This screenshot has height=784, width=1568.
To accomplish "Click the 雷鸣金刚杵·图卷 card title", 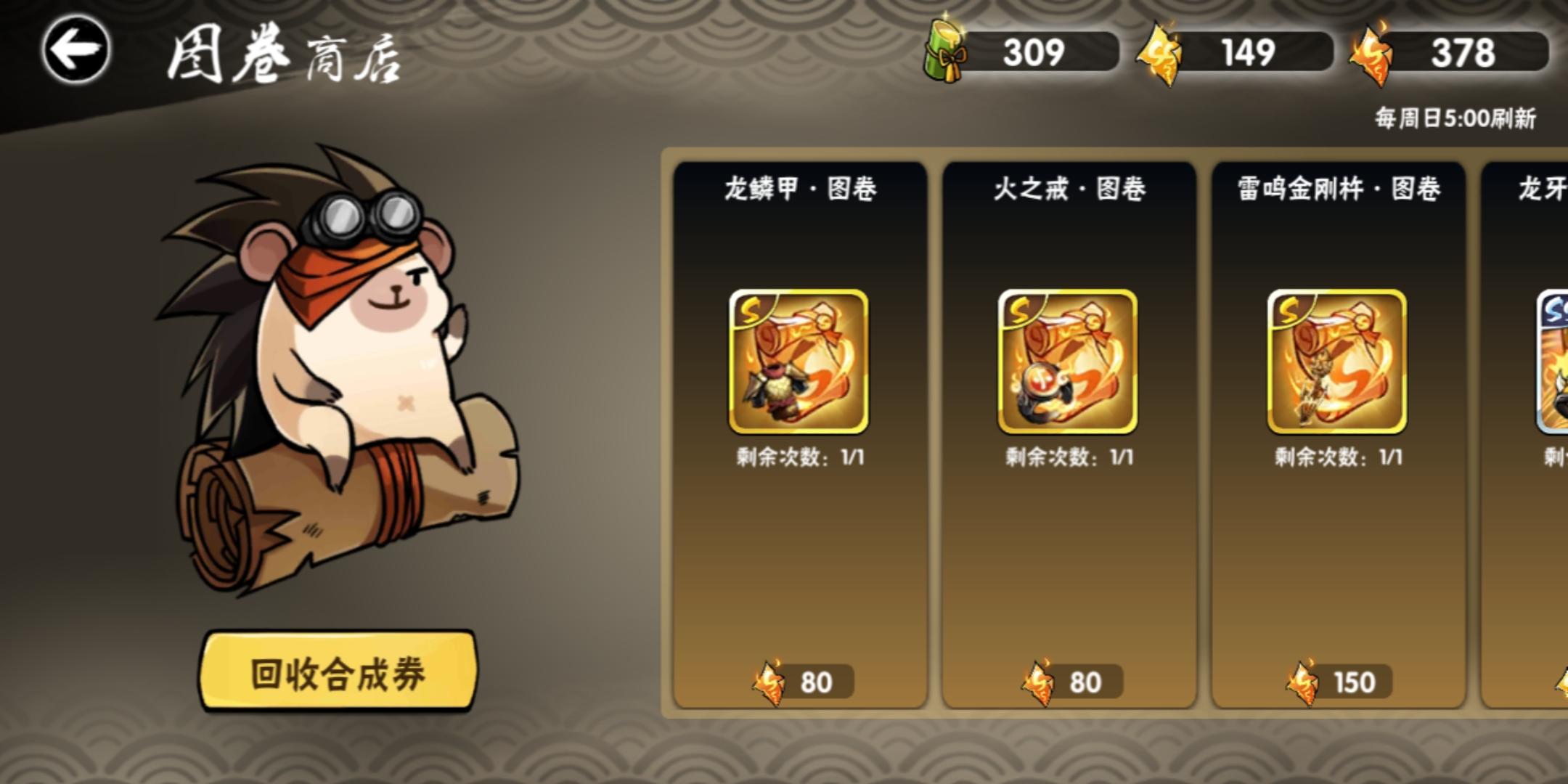I will pyautogui.click(x=1338, y=187).
